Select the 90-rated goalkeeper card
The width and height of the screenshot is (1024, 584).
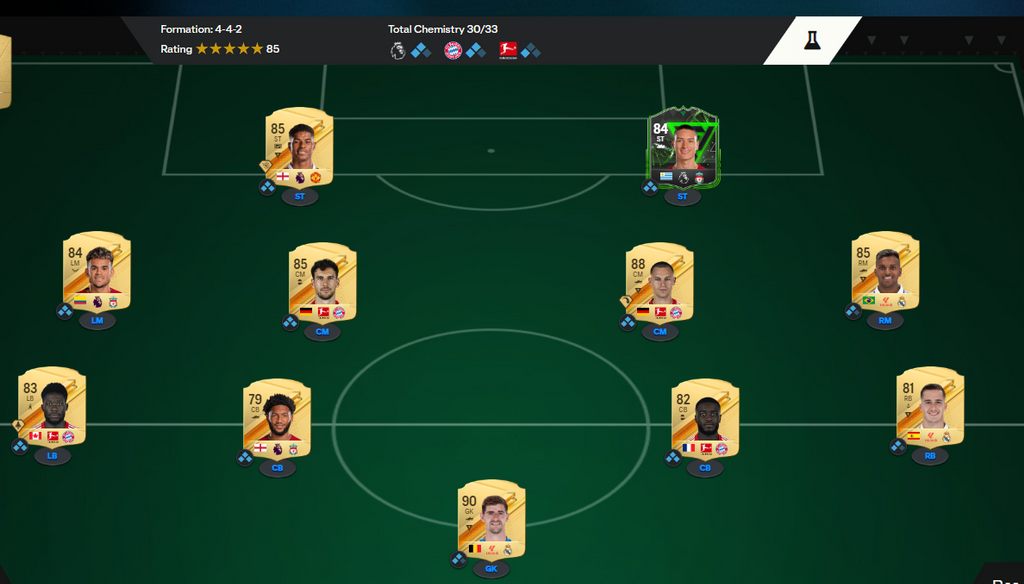(x=491, y=520)
